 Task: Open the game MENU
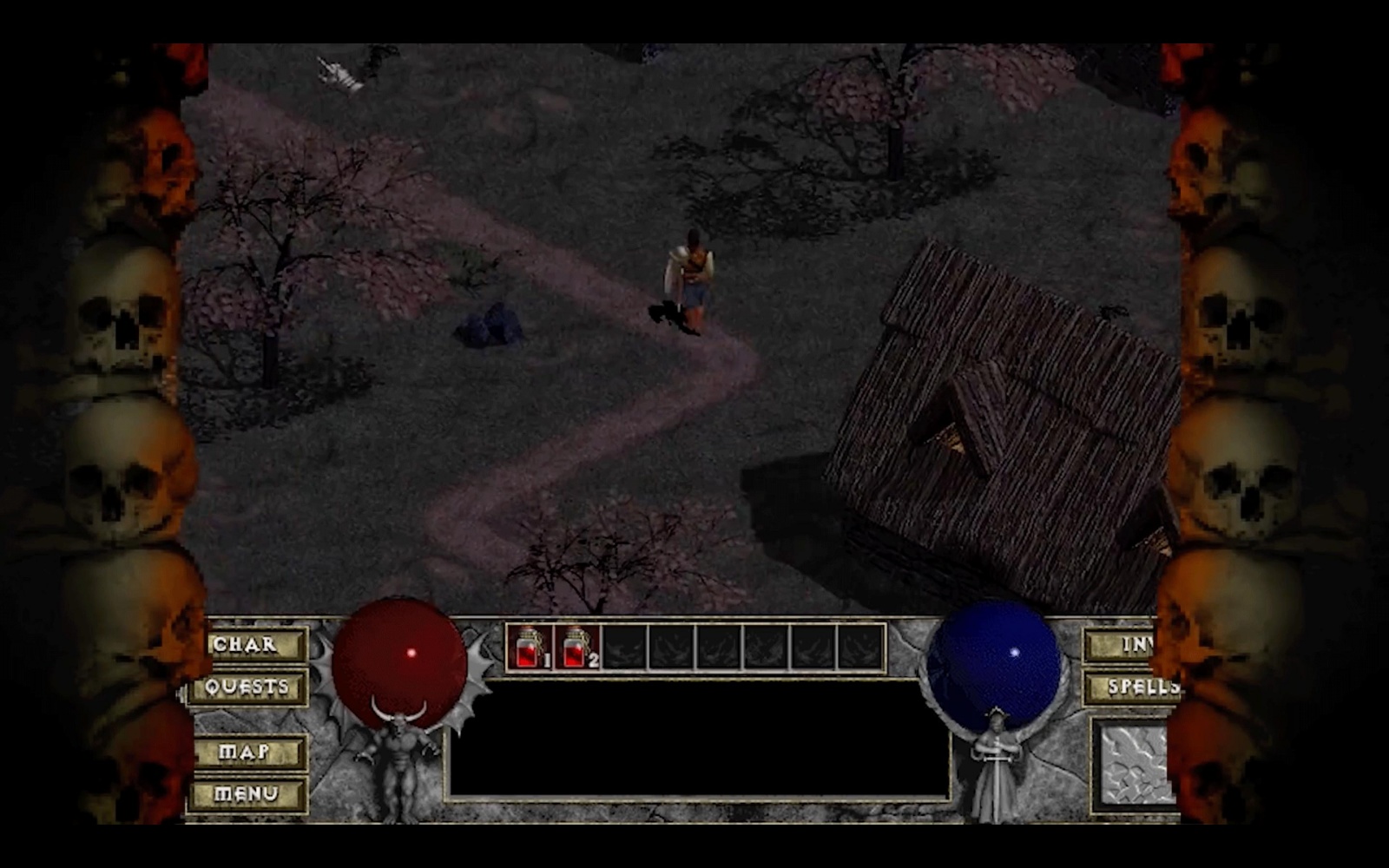coord(246,794)
